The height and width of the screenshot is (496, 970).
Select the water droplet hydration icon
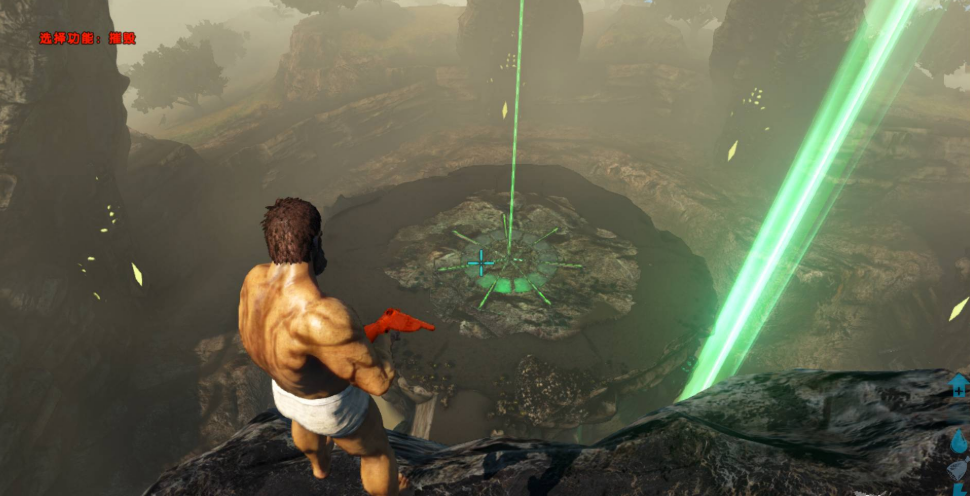(x=959, y=442)
